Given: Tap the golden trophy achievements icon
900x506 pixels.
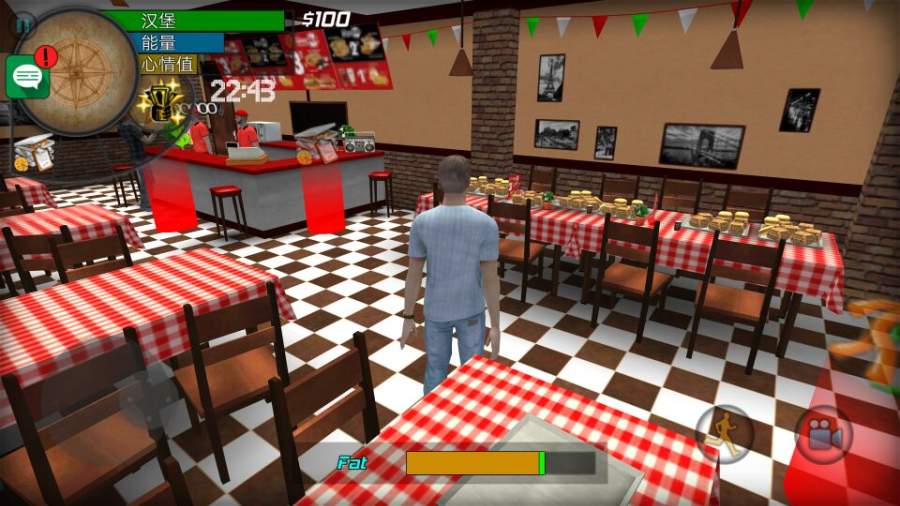Looking at the screenshot, I should 160,103.
